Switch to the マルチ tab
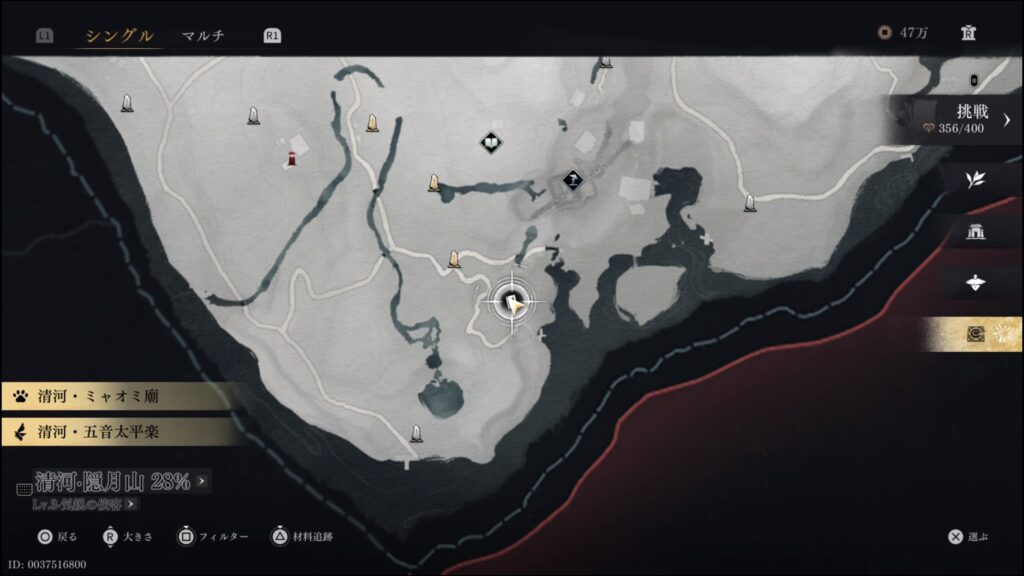Viewport: 1024px width, 576px height. [203, 36]
